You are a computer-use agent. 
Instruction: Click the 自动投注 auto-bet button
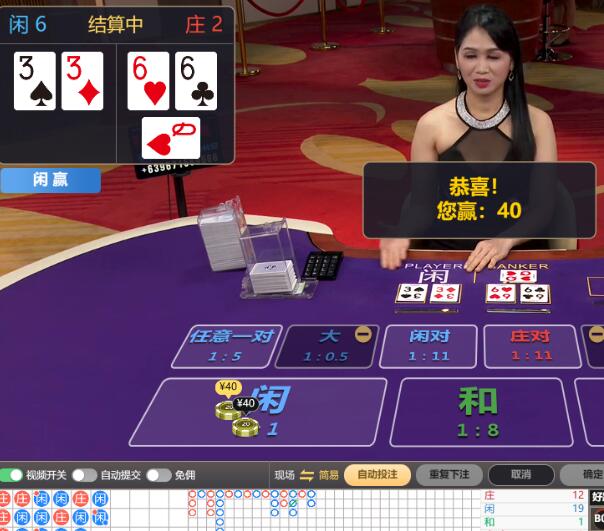pos(377,475)
